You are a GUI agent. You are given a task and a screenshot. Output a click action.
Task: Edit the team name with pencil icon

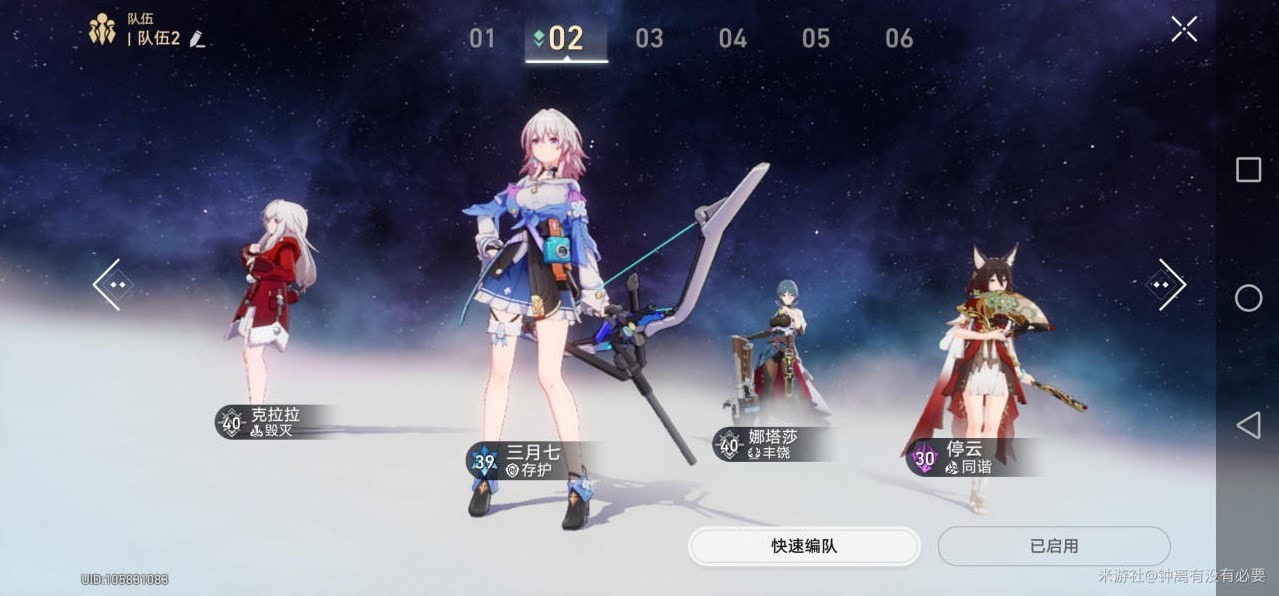(x=197, y=39)
